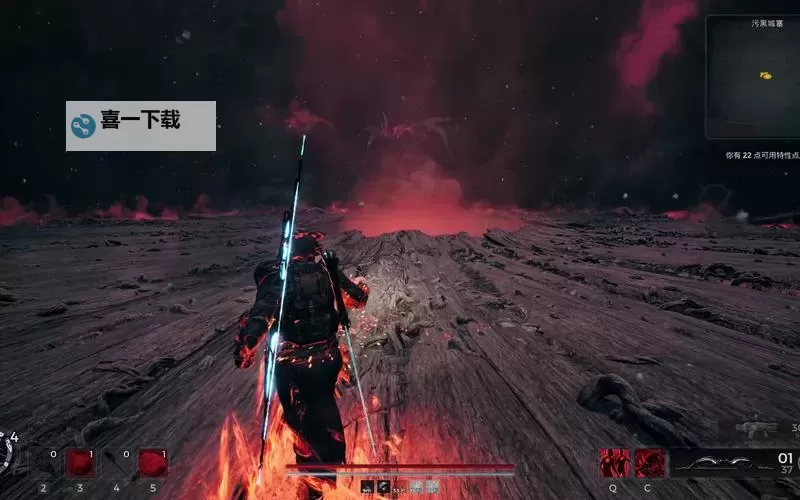
Task: Choose the dark item in slot 4
Action: tap(117, 464)
